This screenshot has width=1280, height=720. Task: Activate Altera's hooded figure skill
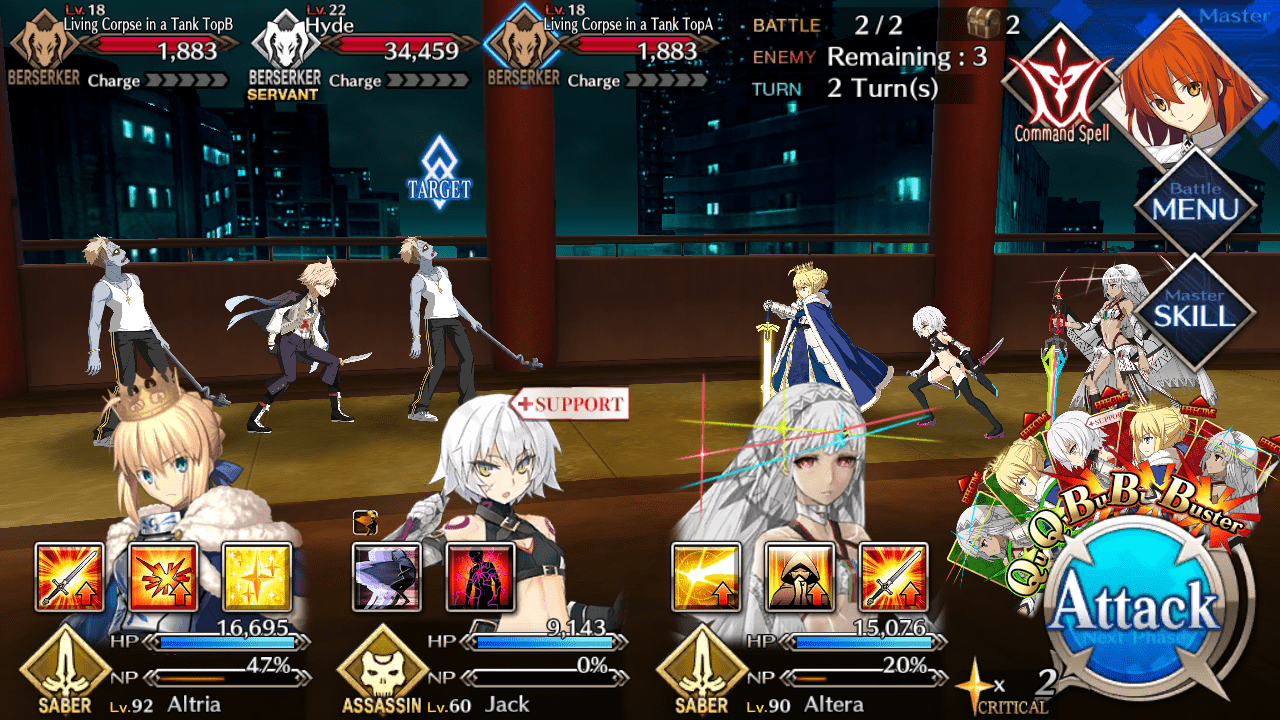800,577
